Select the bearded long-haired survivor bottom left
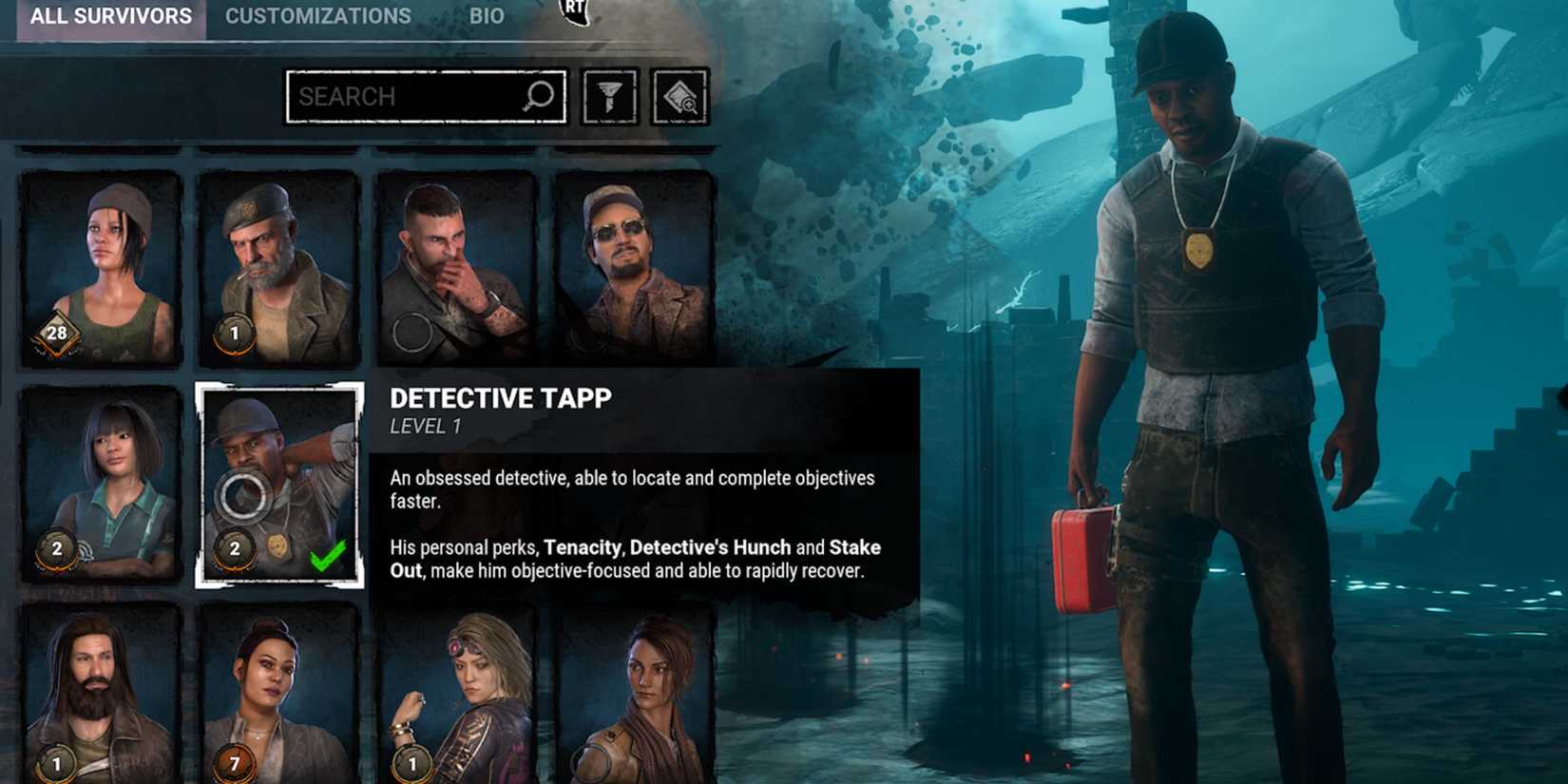The width and height of the screenshot is (1568, 784). tap(95, 694)
